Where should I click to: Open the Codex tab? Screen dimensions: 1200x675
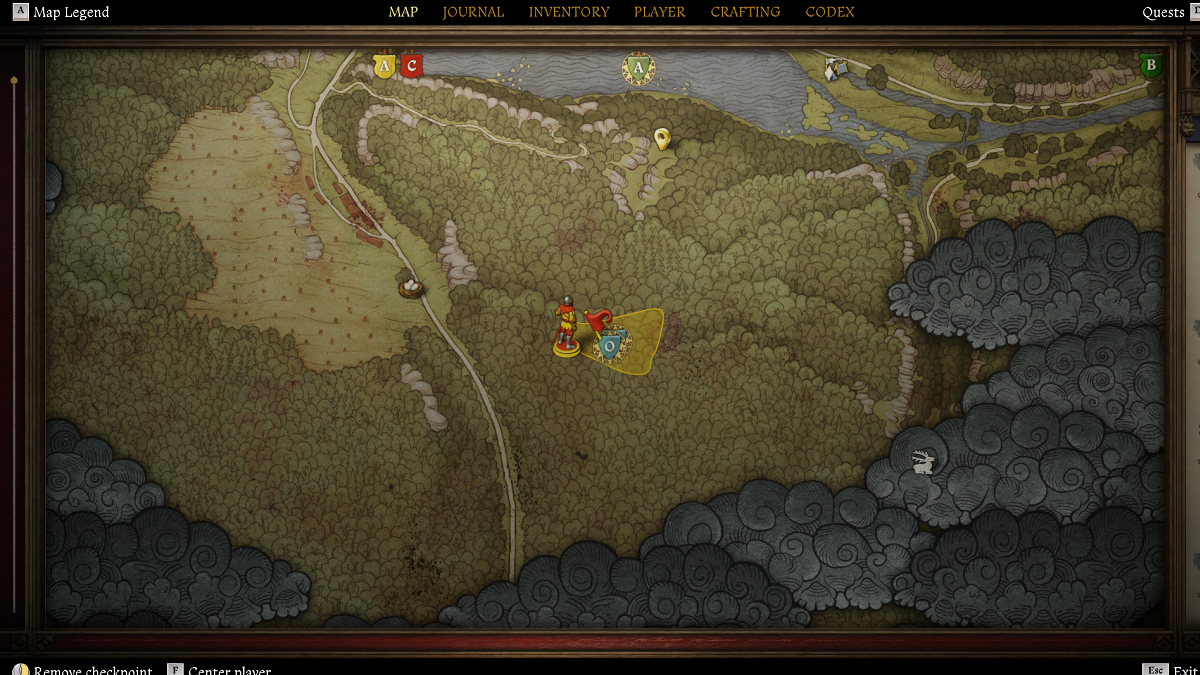point(830,12)
